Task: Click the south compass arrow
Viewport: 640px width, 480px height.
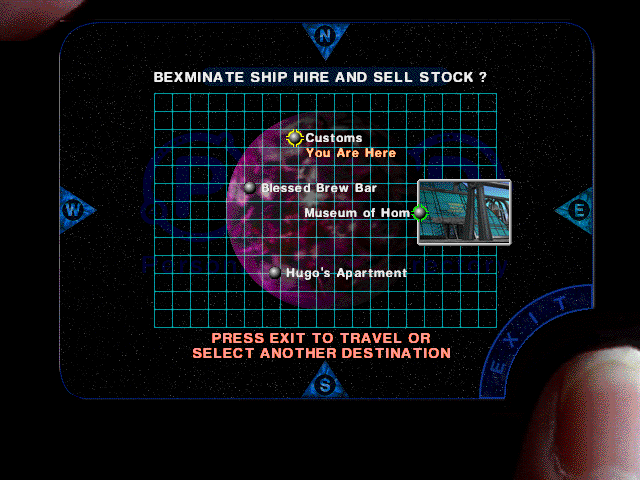Action: 324,381
